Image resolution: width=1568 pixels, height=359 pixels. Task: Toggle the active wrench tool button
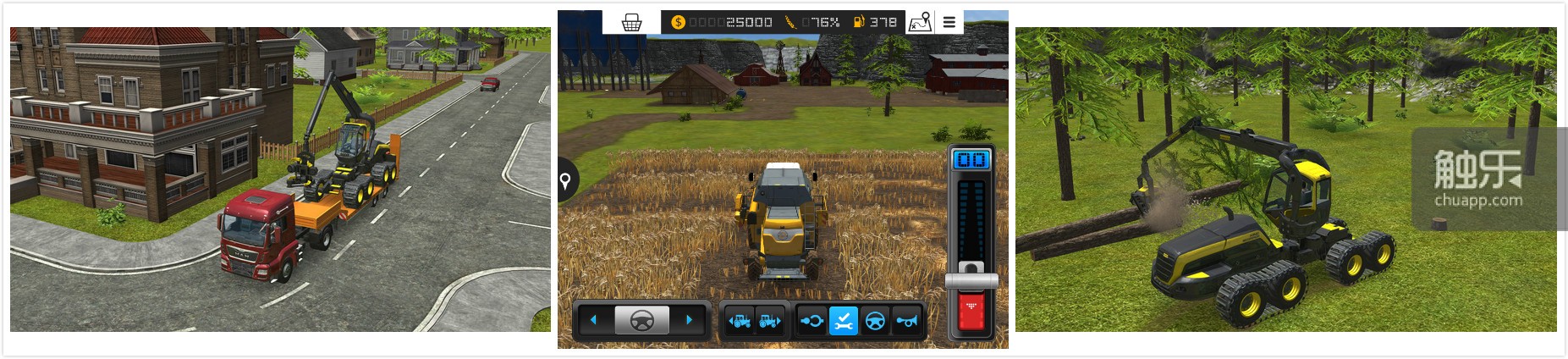tap(843, 321)
